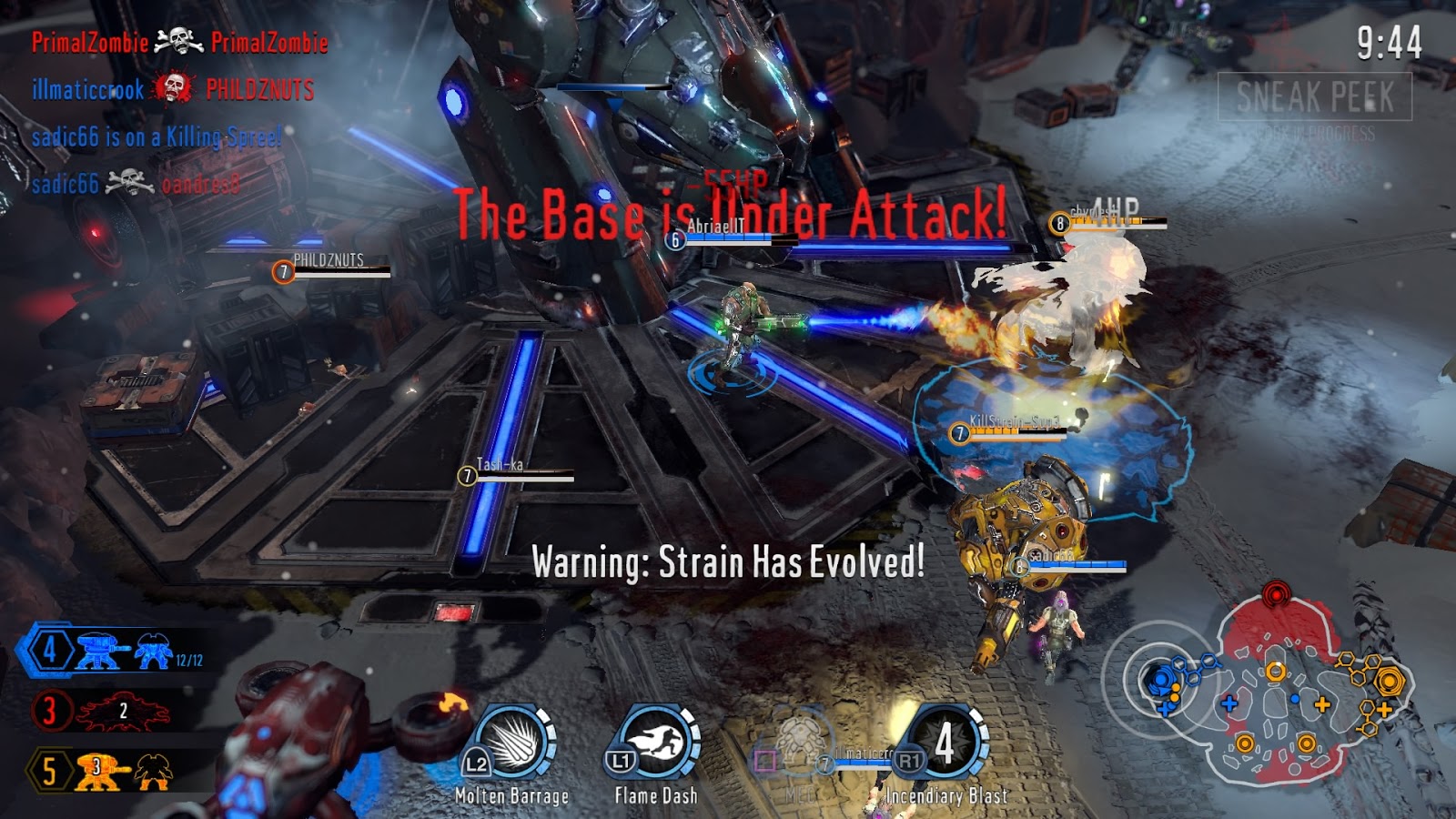Activate the Molten Barrage ability

[512, 742]
